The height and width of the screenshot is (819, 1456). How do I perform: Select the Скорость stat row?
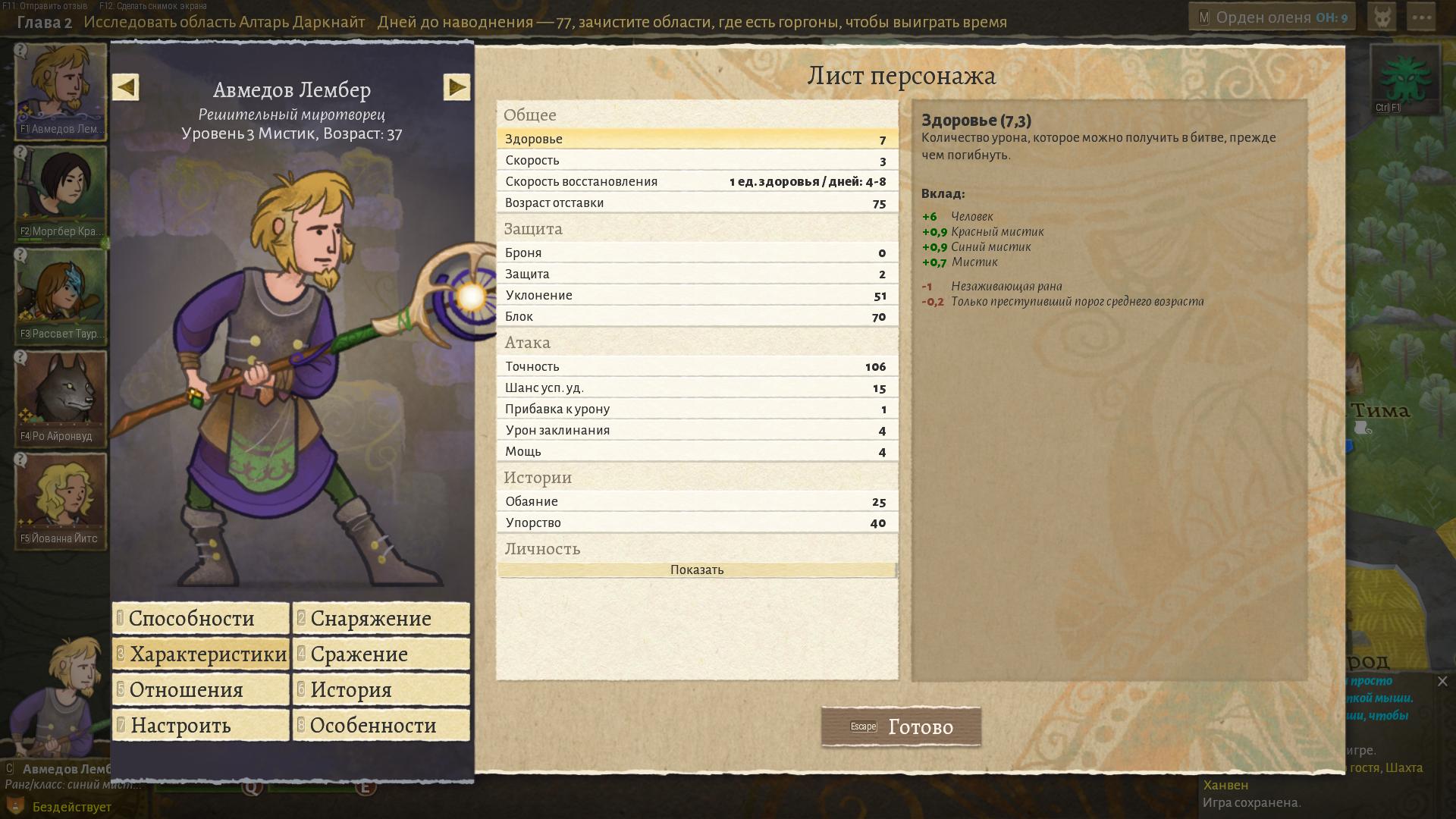tap(697, 160)
